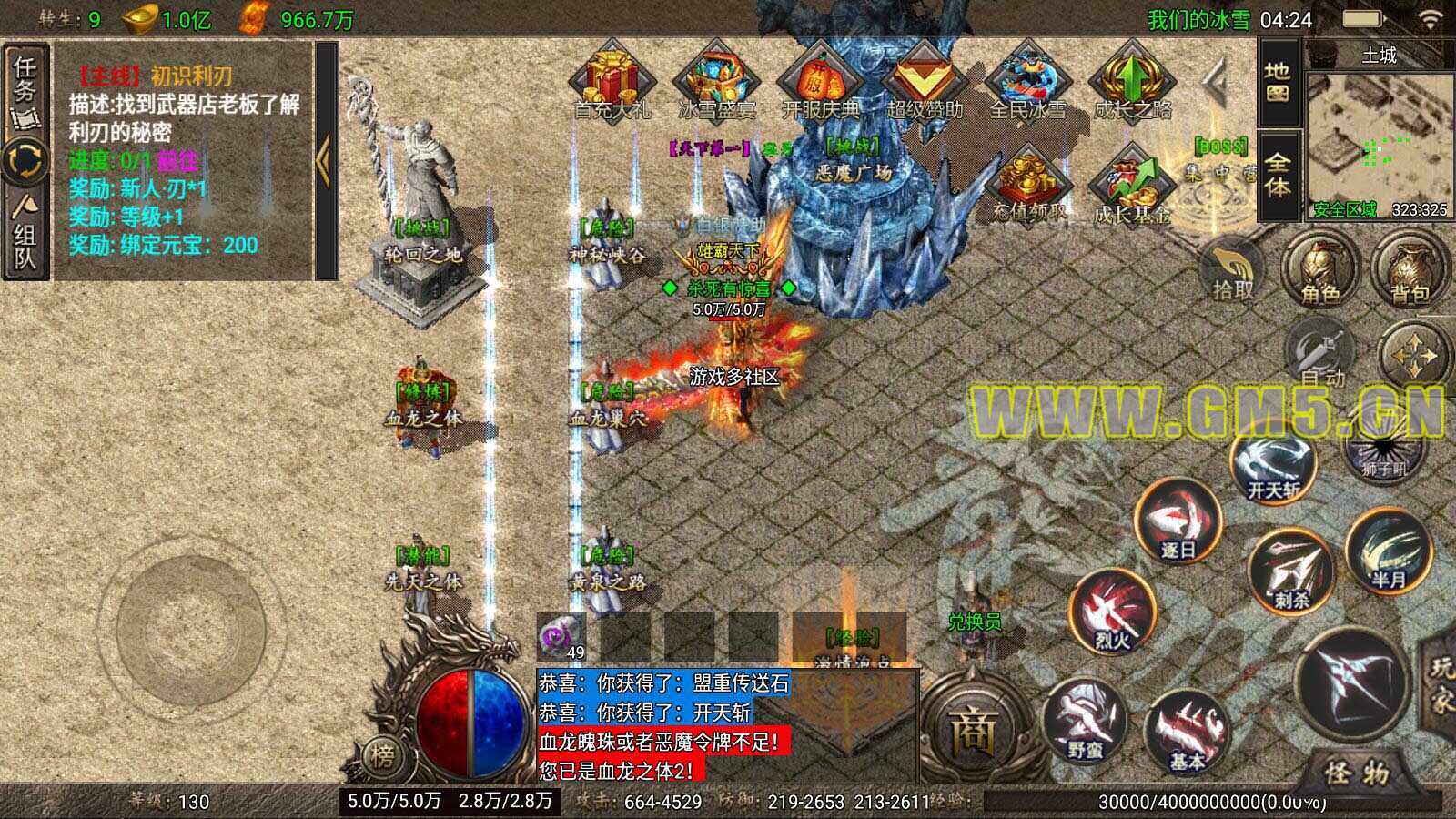Open the 全民冰雪 event icon
The width and height of the screenshot is (1456, 819).
1027,80
